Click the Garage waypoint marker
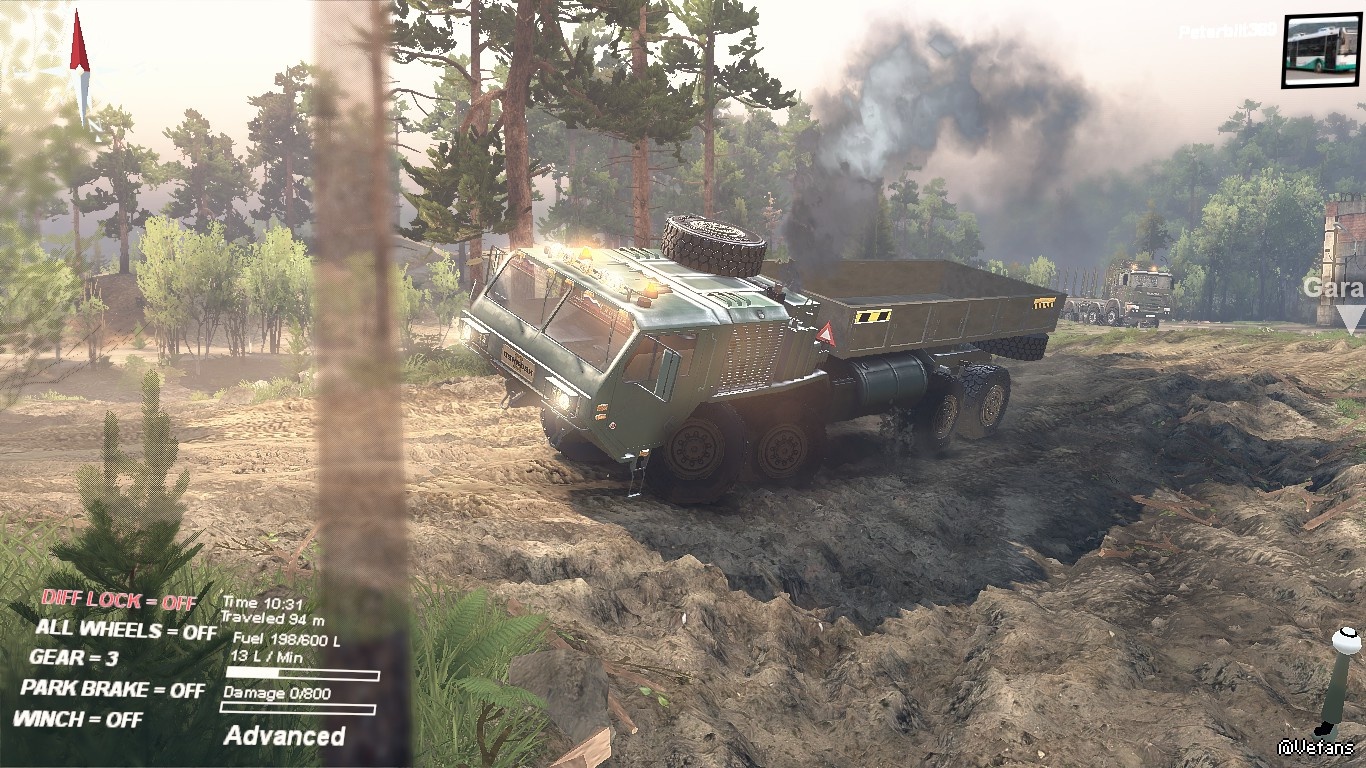 1348,318
